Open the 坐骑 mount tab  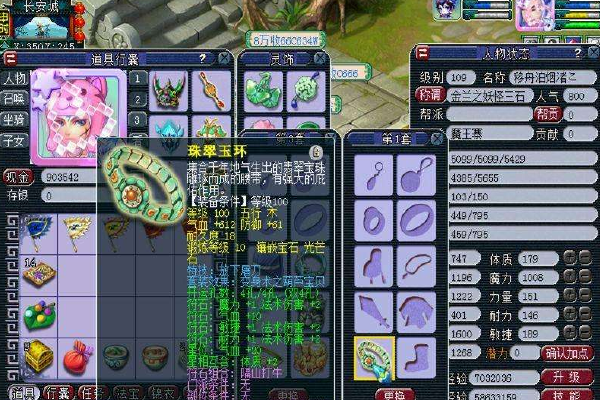click(x=14, y=120)
